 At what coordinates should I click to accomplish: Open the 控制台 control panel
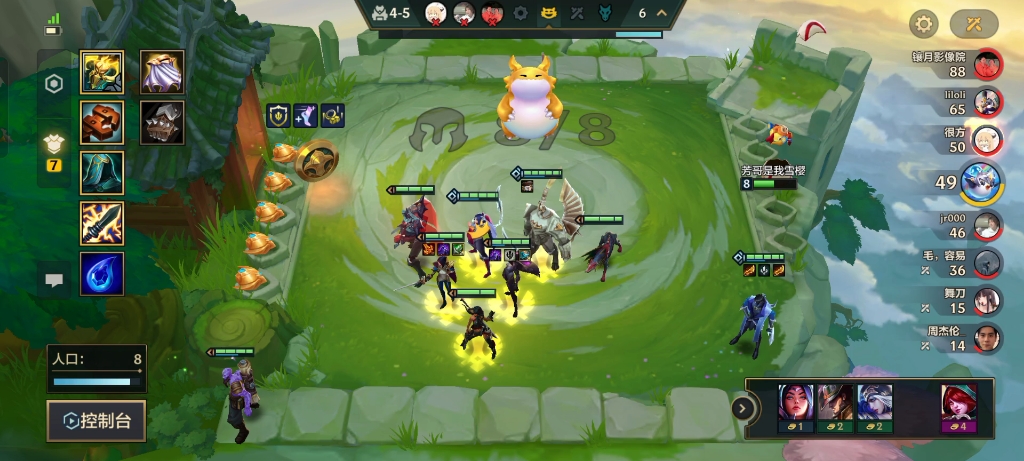tap(96, 421)
